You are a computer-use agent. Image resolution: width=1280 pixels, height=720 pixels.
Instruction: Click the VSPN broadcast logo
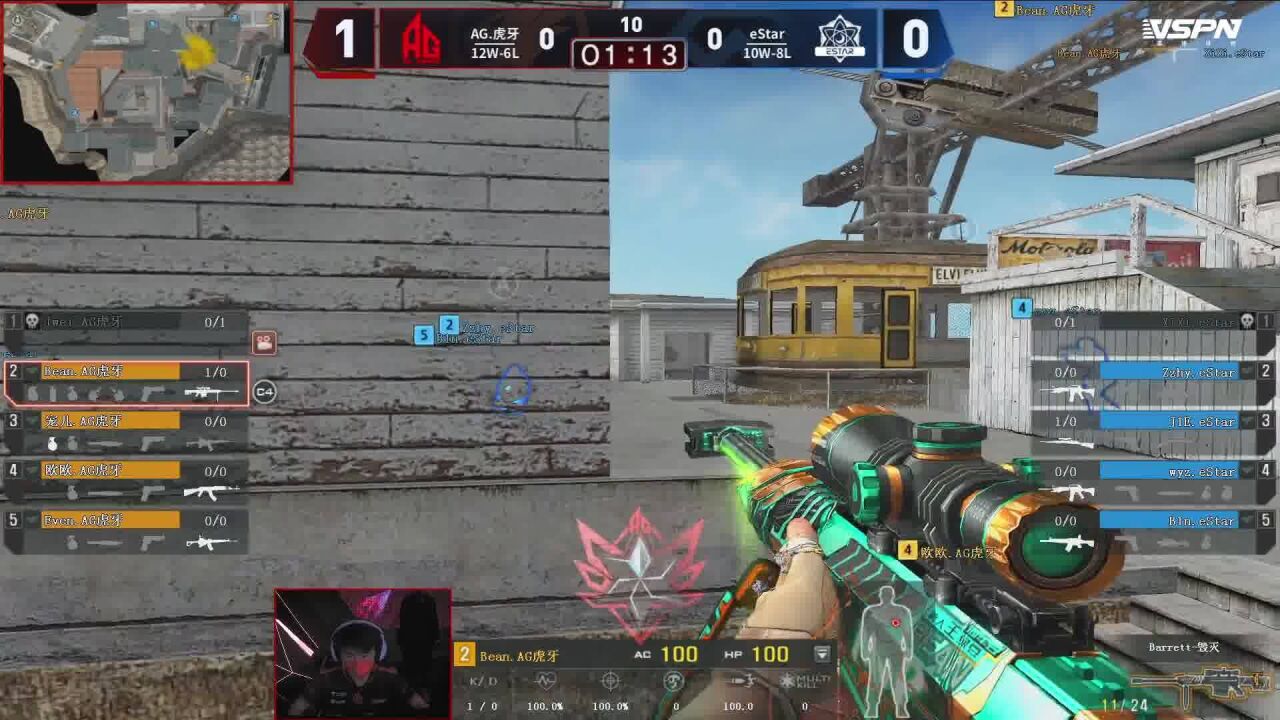[1192, 30]
